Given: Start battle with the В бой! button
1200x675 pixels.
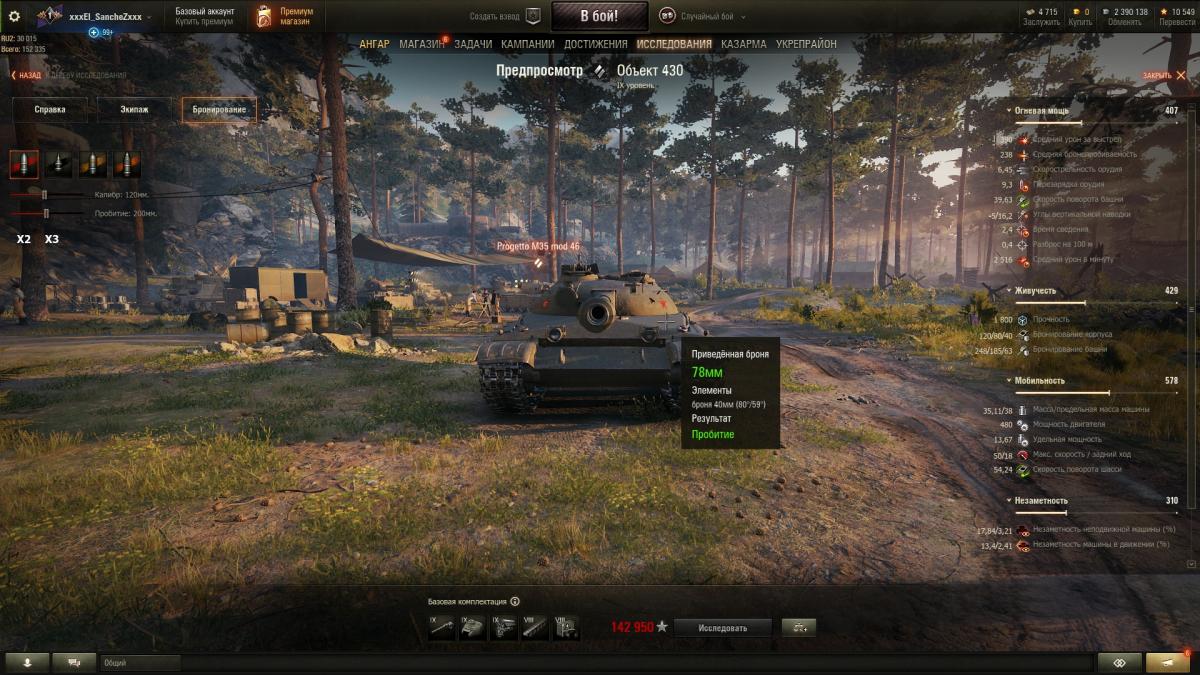Looking at the screenshot, I should pyautogui.click(x=599, y=16).
